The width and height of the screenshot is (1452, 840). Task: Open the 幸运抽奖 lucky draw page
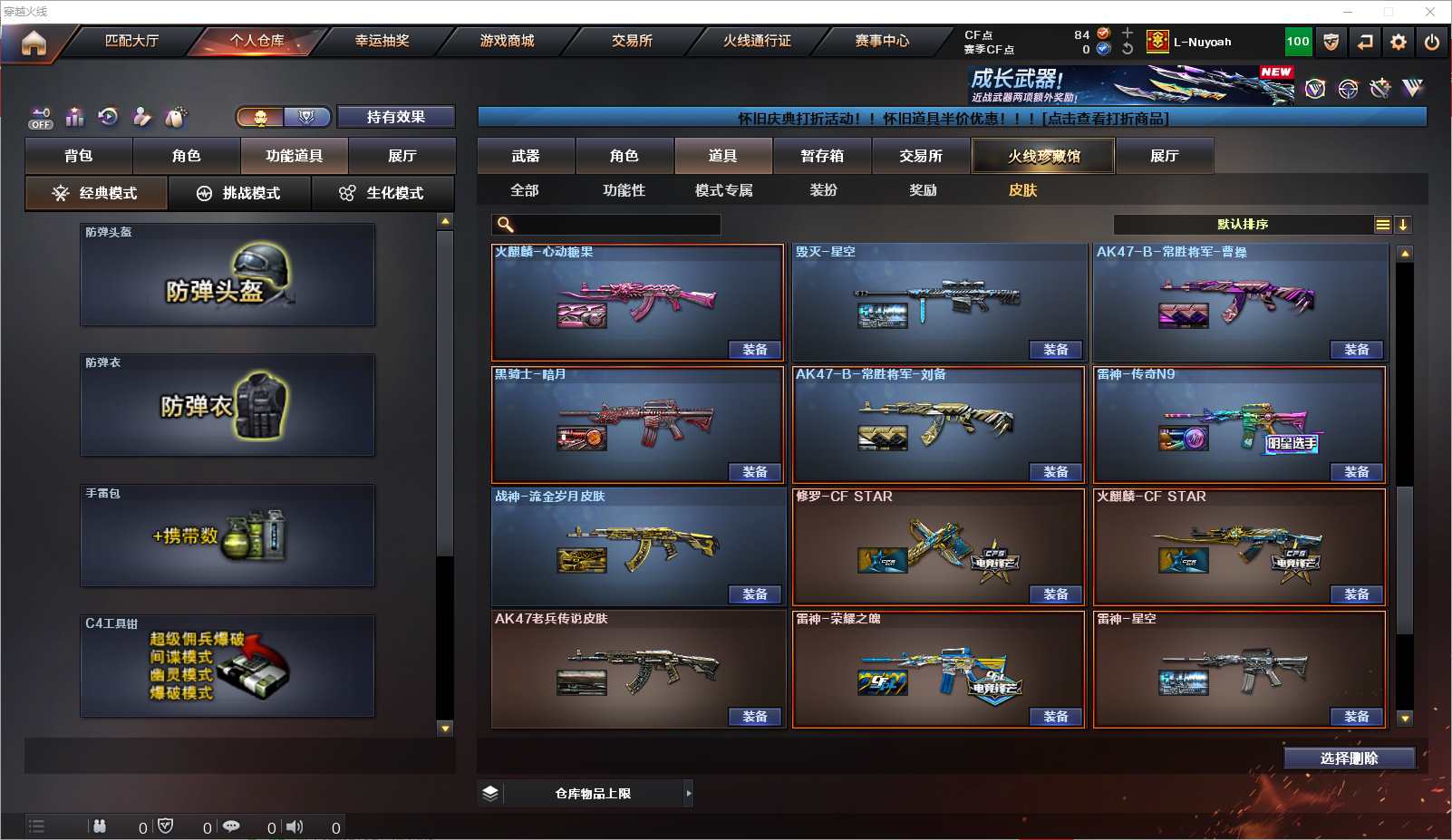tap(382, 41)
